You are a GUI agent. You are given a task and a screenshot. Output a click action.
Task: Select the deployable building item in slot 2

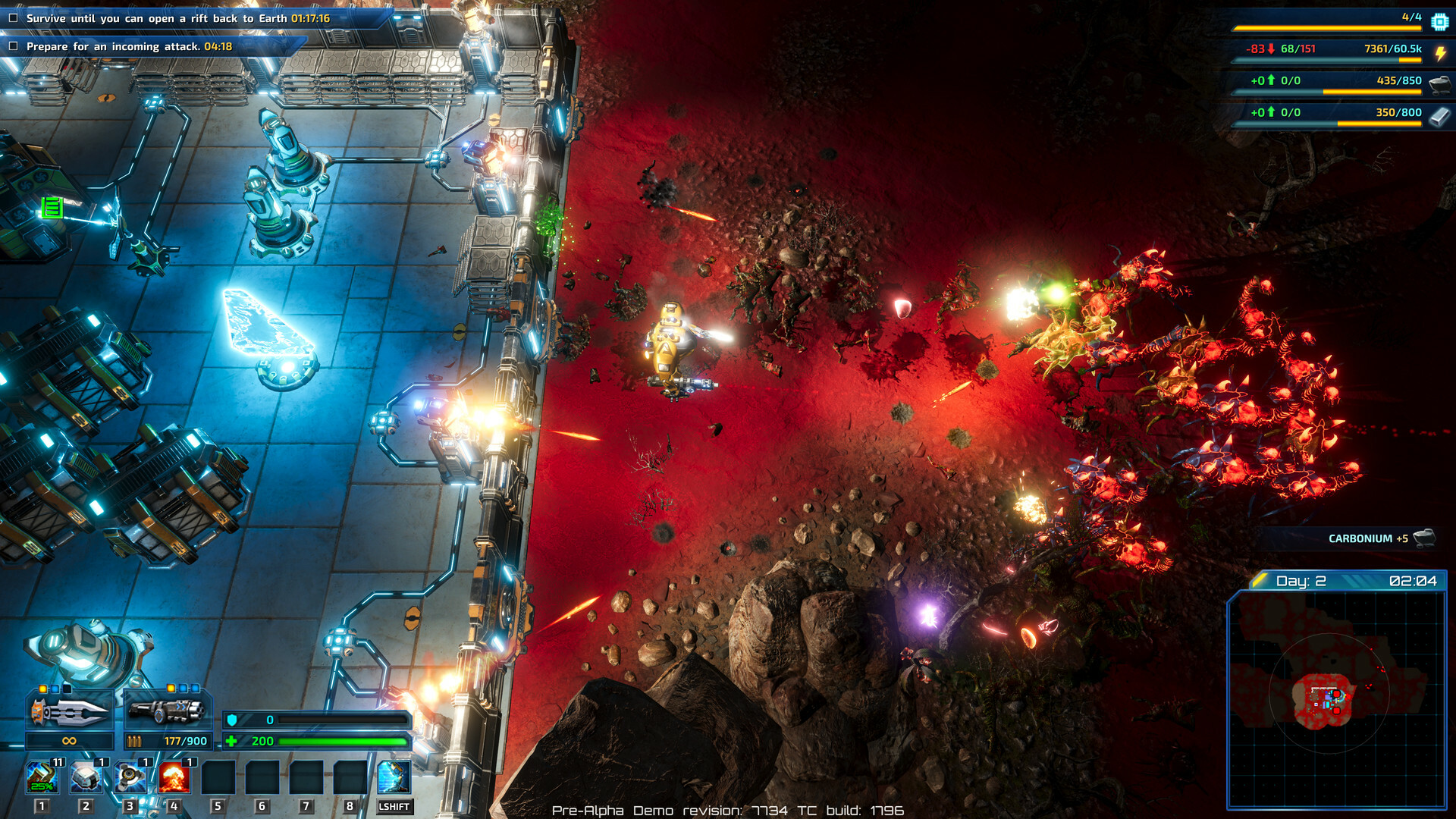86,775
